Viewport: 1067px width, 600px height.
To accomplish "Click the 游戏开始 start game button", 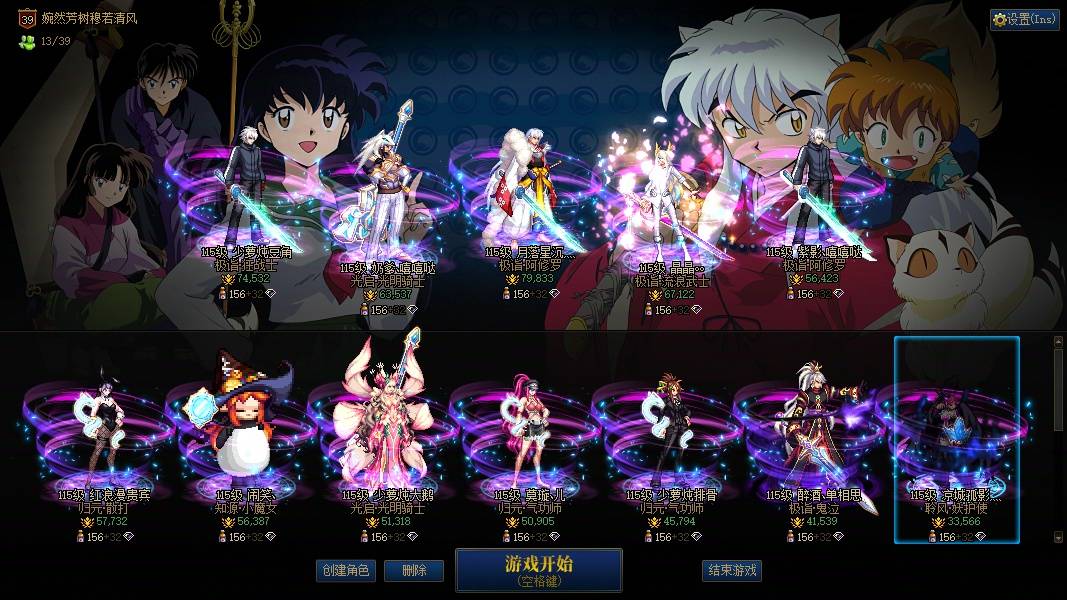I will (x=539, y=570).
